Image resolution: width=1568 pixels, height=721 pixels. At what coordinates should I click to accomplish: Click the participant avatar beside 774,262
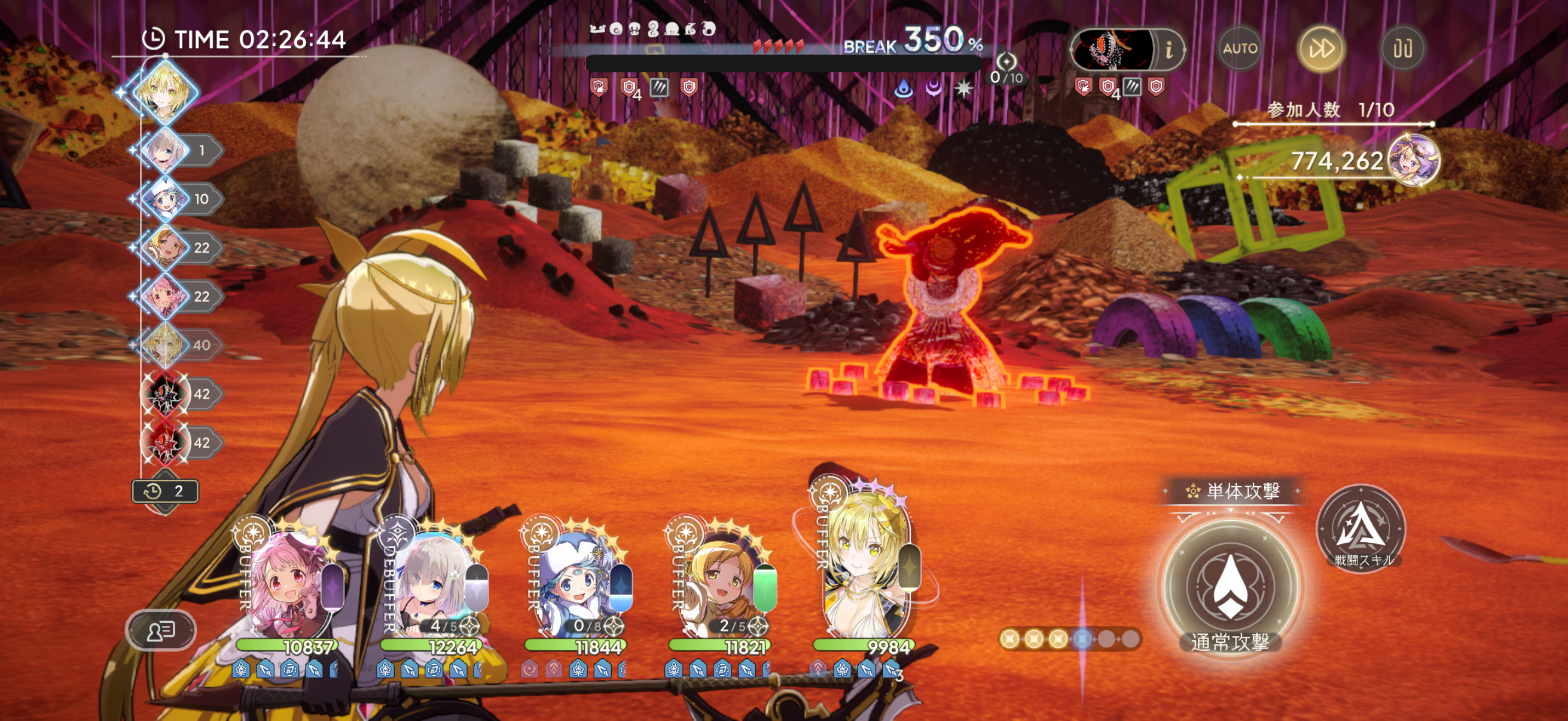pyautogui.click(x=1413, y=160)
